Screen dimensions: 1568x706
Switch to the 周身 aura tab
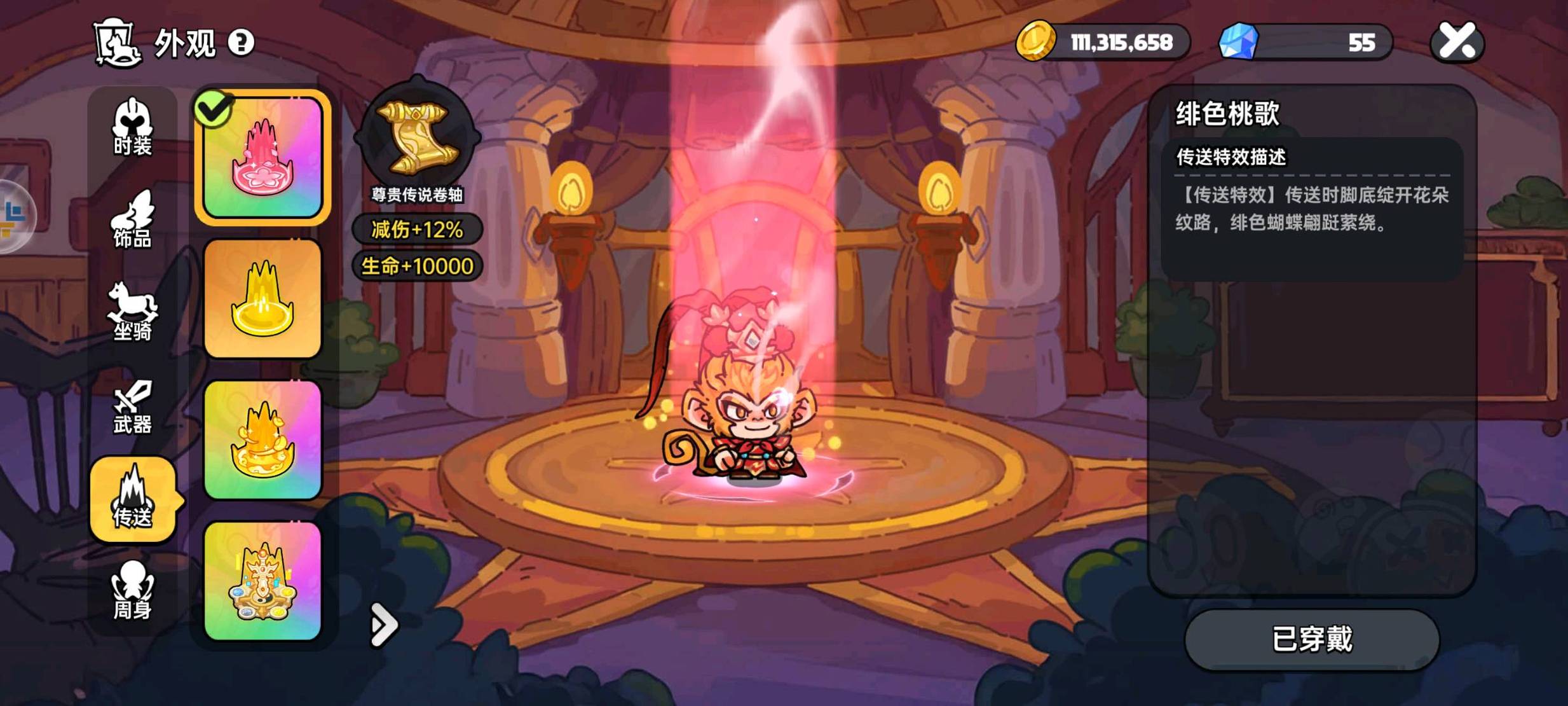(x=132, y=591)
